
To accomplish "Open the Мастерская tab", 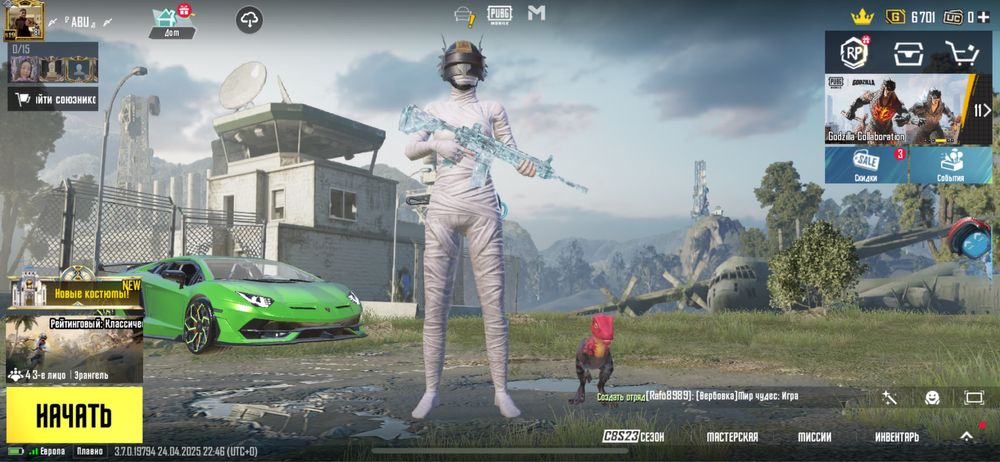I will click(x=731, y=437).
